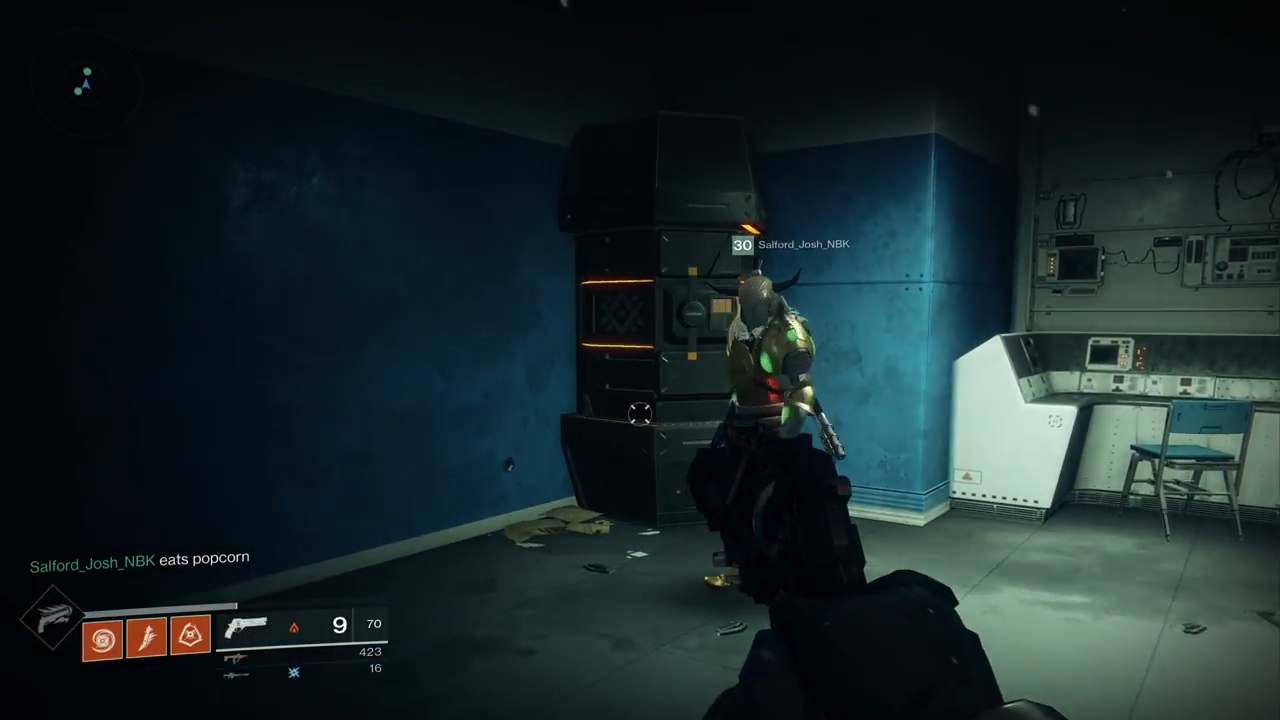Switch to the auto rifle weapon
The height and width of the screenshot is (720, 1280).
point(236,658)
